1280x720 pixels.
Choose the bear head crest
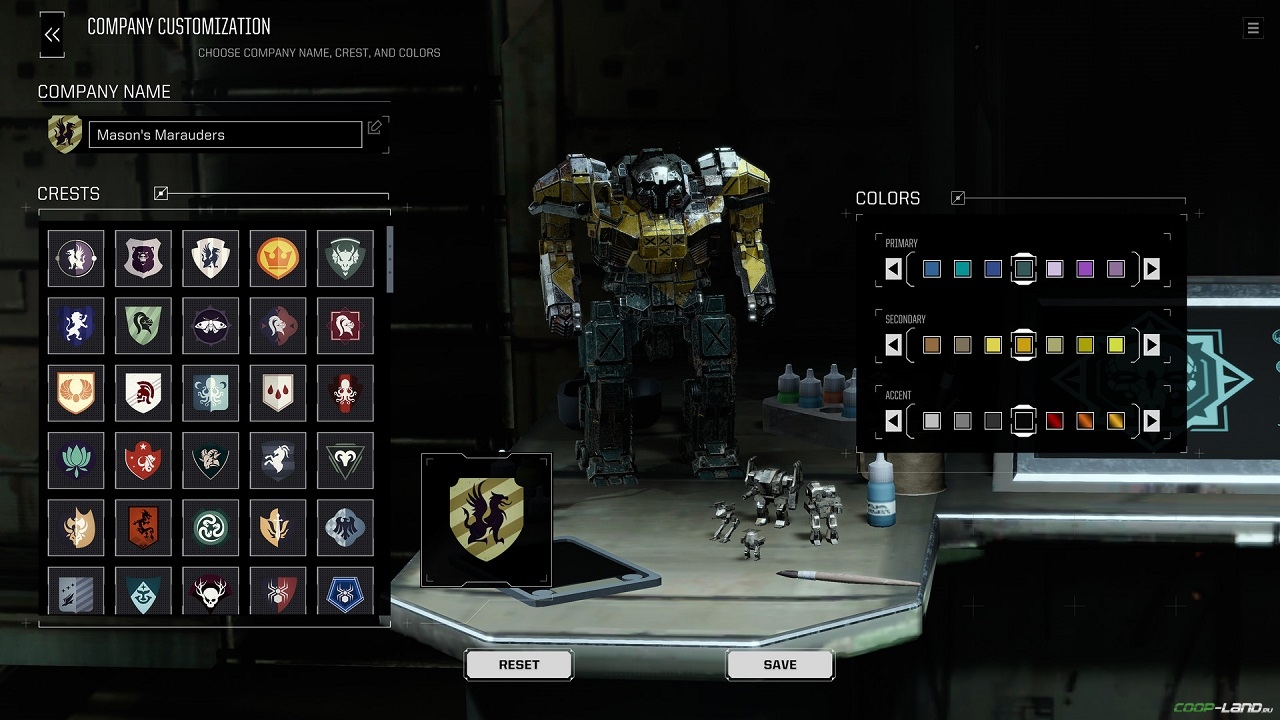143,259
